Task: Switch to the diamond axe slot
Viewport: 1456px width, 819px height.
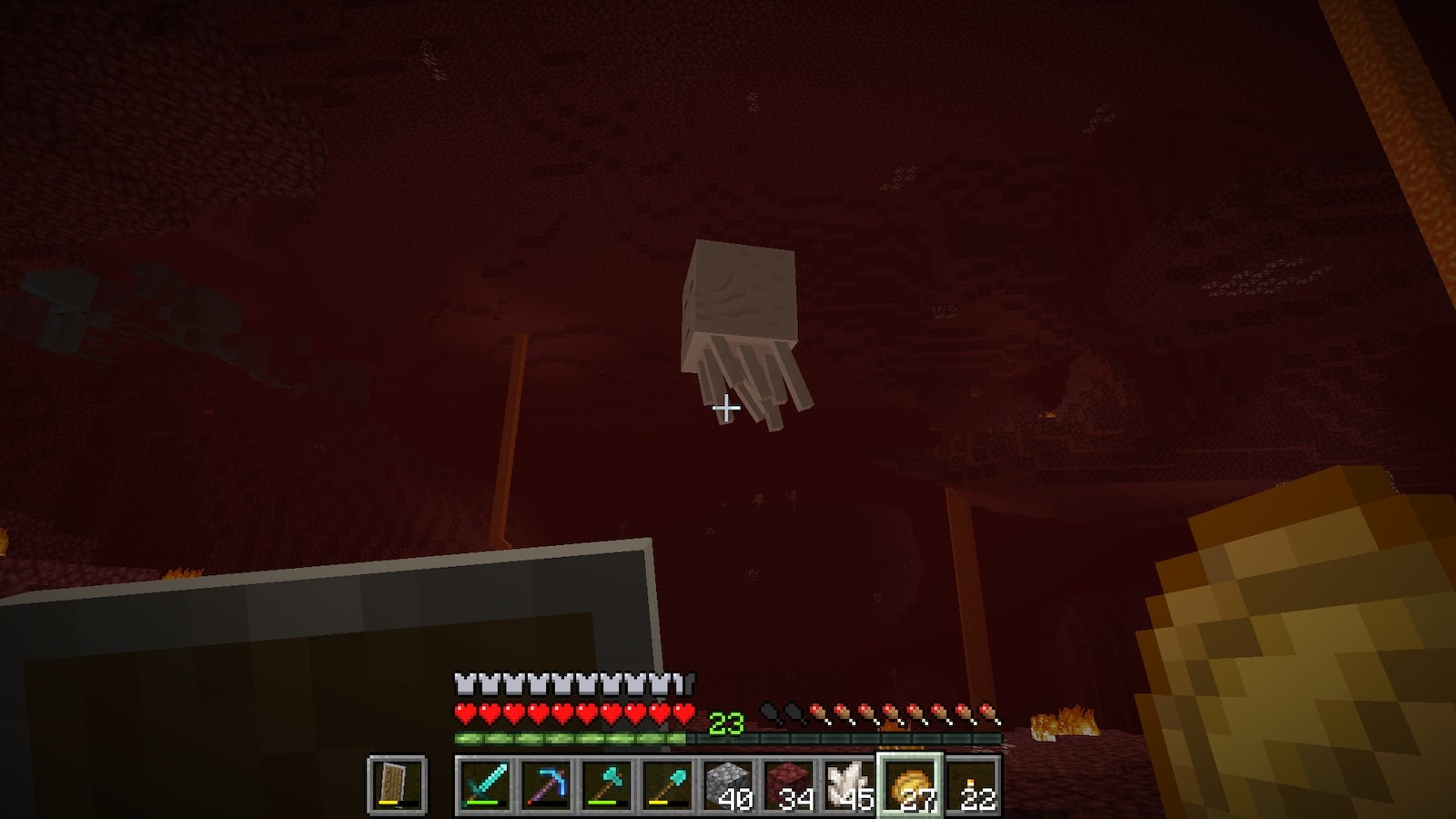Action: 606,784
